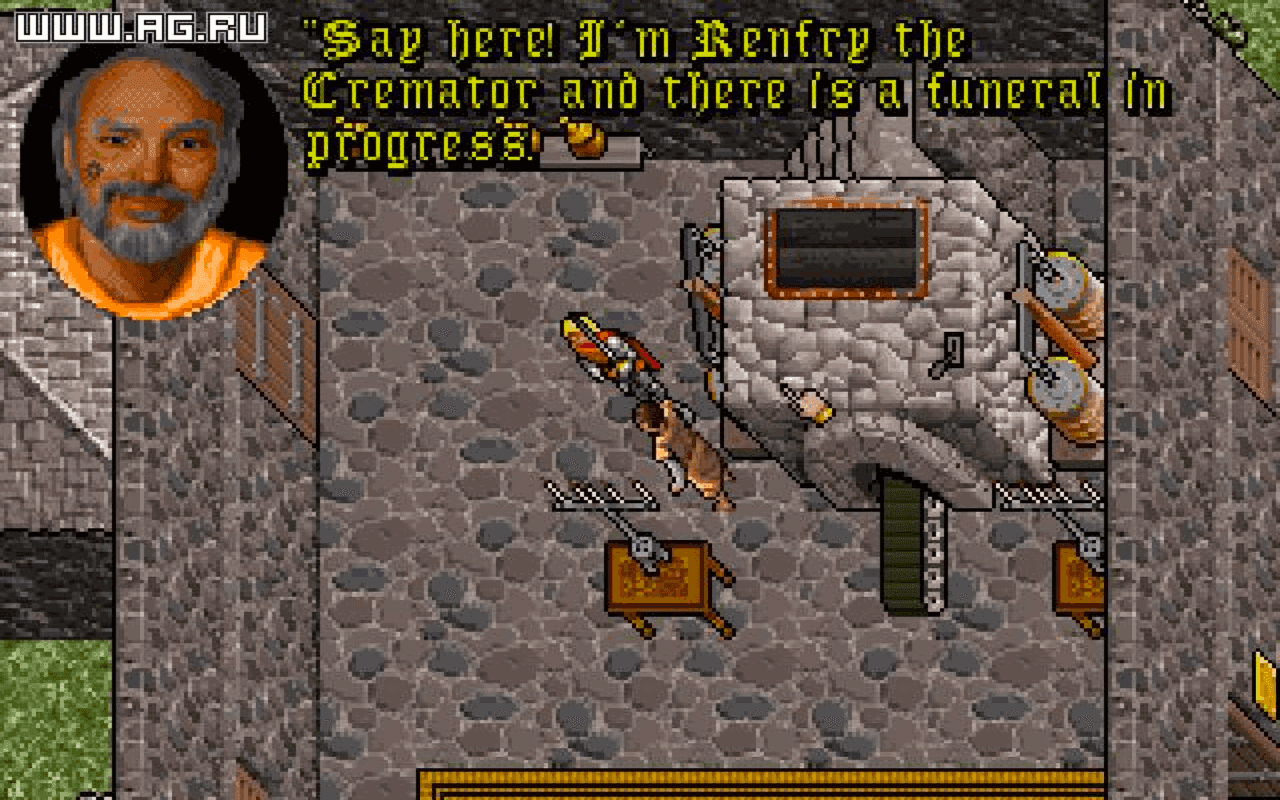Image resolution: width=1280 pixels, height=800 pixels.
Task: Click the rake near the right wooden cart
Action: point(1045,492)
